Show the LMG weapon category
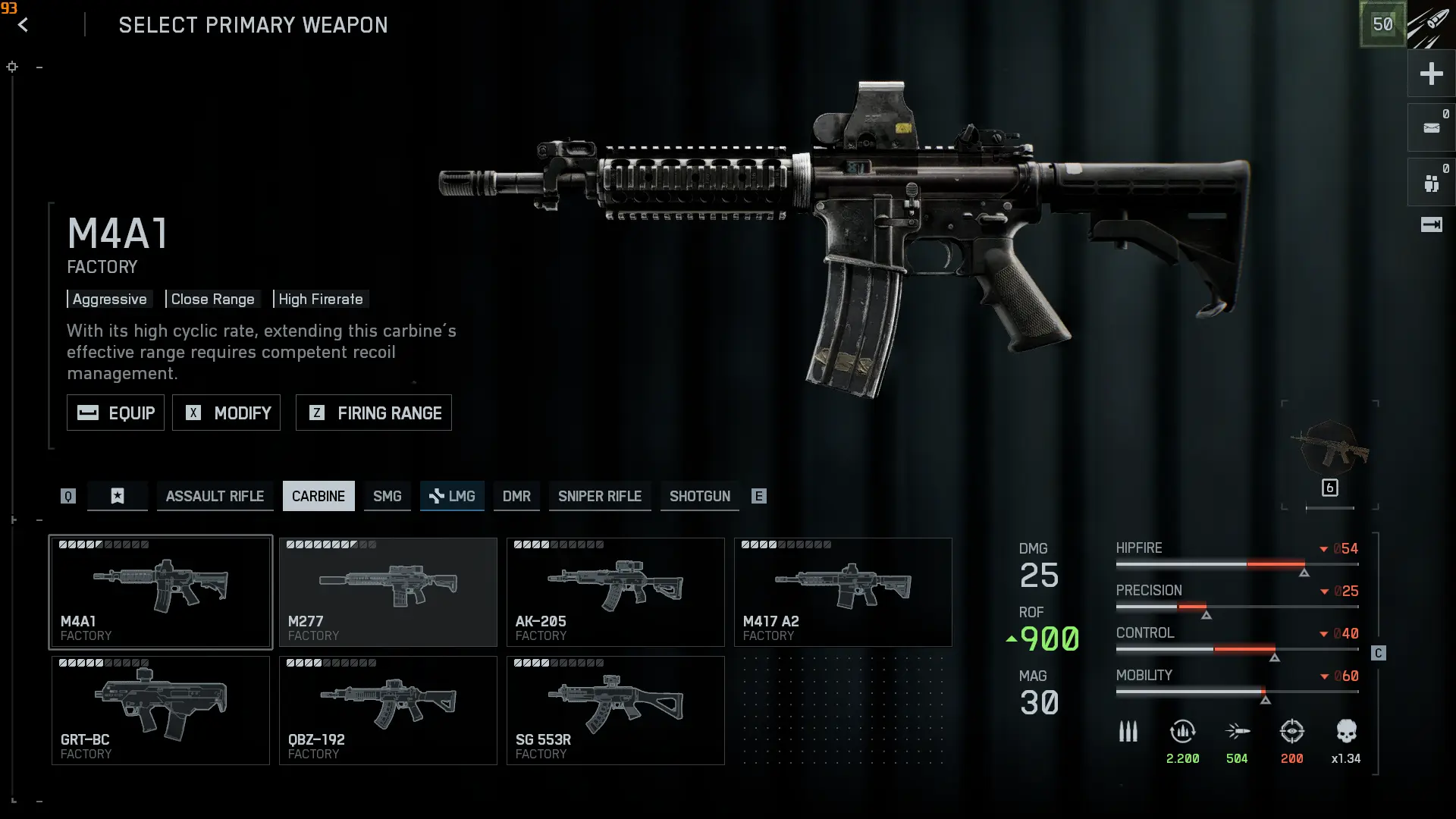 click(x=453, y=496)
